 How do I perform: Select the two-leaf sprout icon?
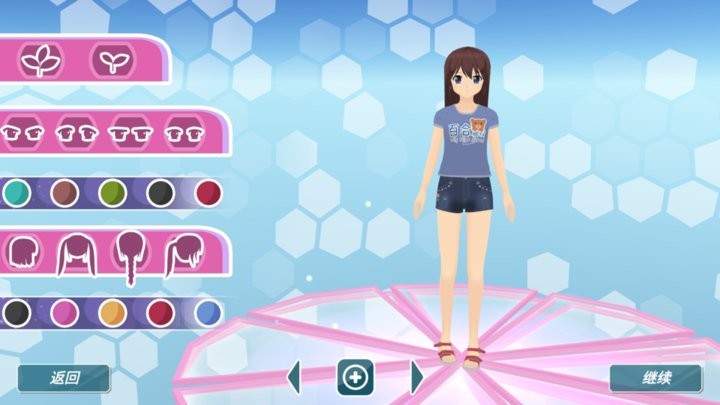[111, 60]
